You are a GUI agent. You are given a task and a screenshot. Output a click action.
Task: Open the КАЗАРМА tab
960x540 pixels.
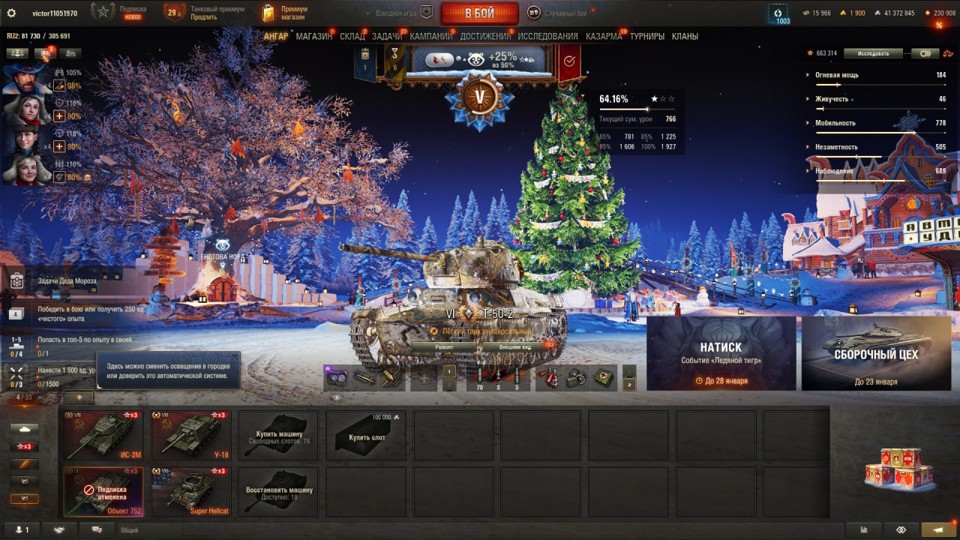pyautogui.click(x=604, y=36)
